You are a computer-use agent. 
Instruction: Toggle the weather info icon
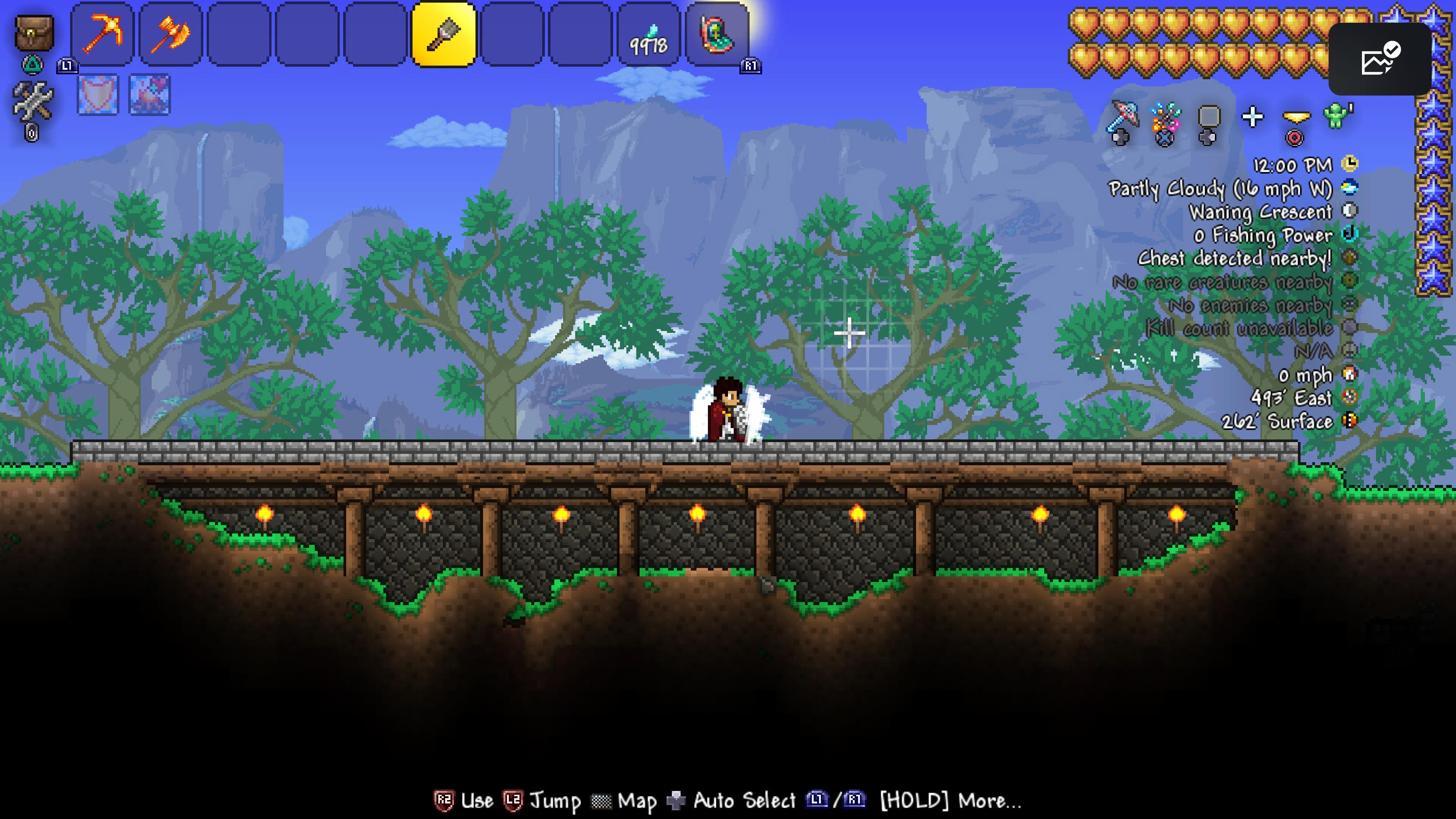[1350, 187]
